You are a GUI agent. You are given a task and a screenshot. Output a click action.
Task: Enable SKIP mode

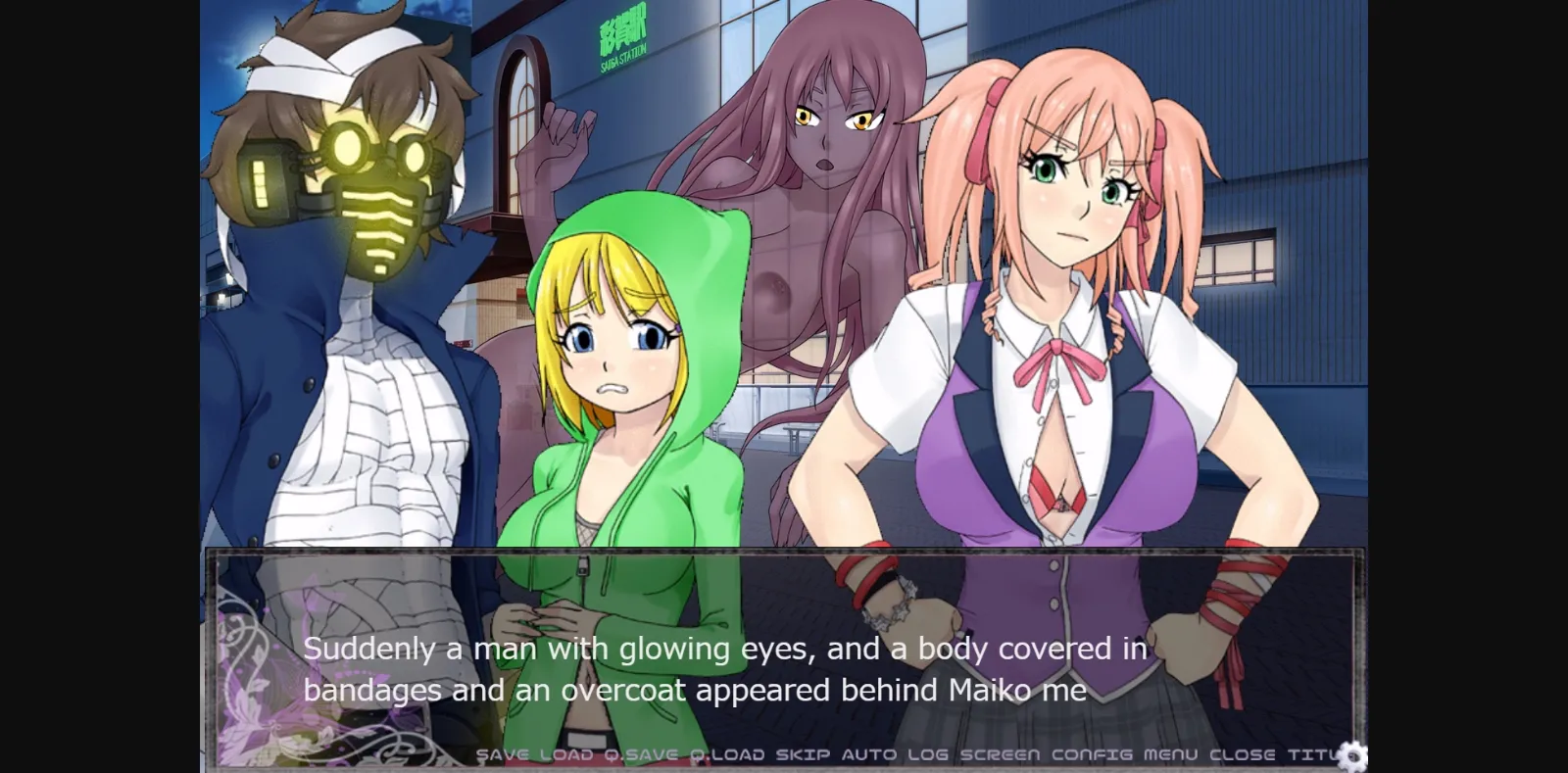(x=800, y=754)
